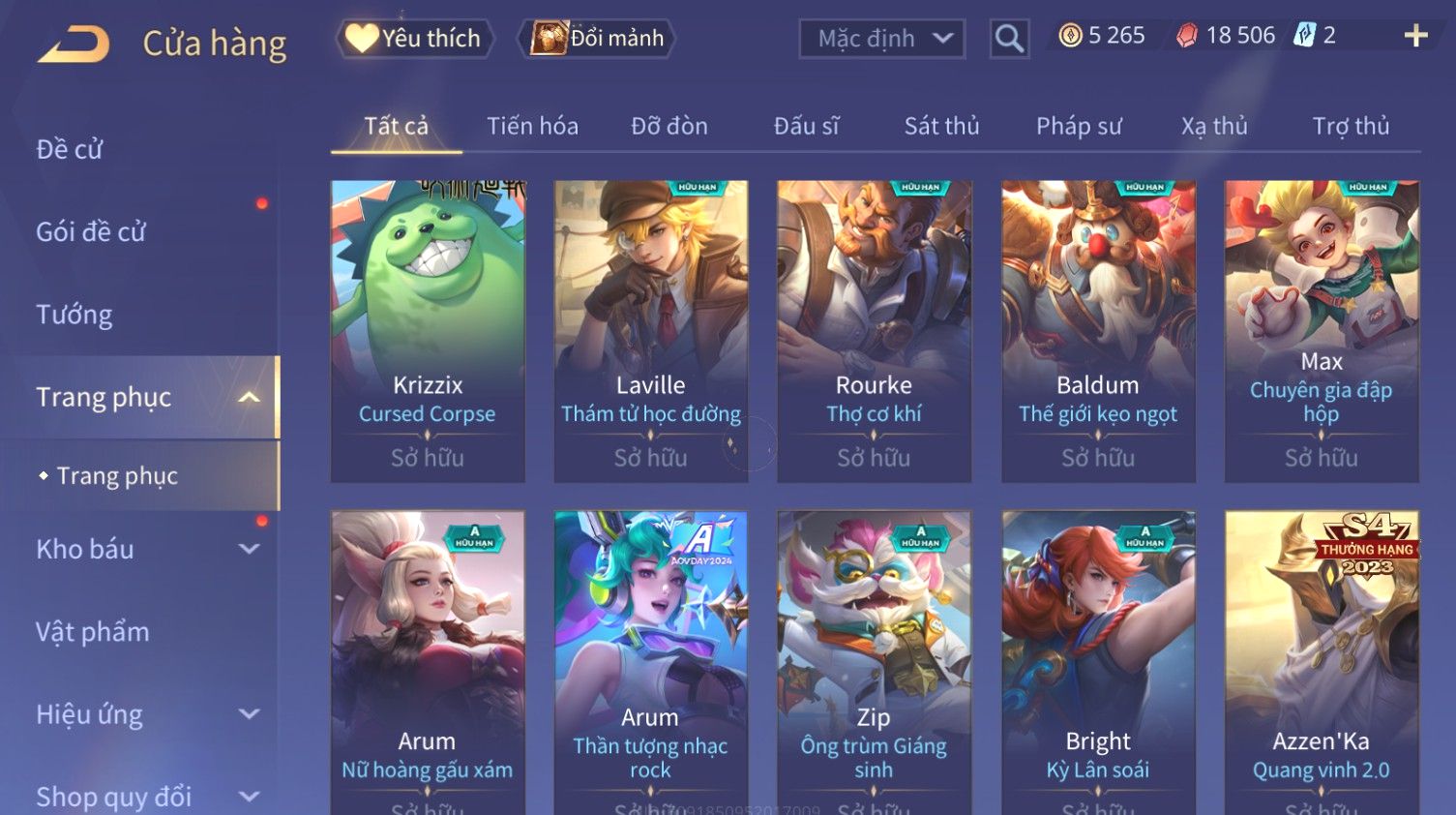Open the Yêu thích favorites list
Image resolution: width=1456 pixels, height=815 pixels.
415,39
